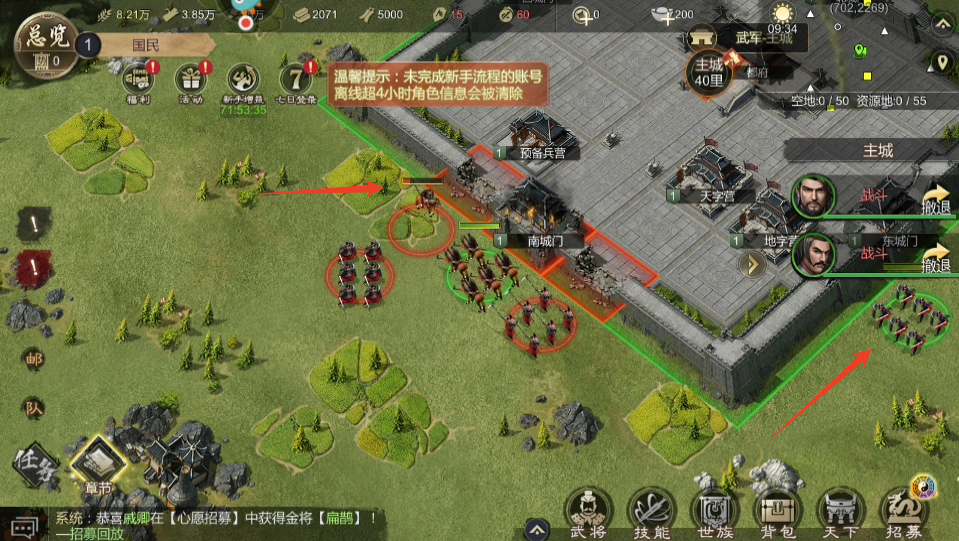Expand the bottom menu arrow
The image size is (959, 541).
point(538,529)
